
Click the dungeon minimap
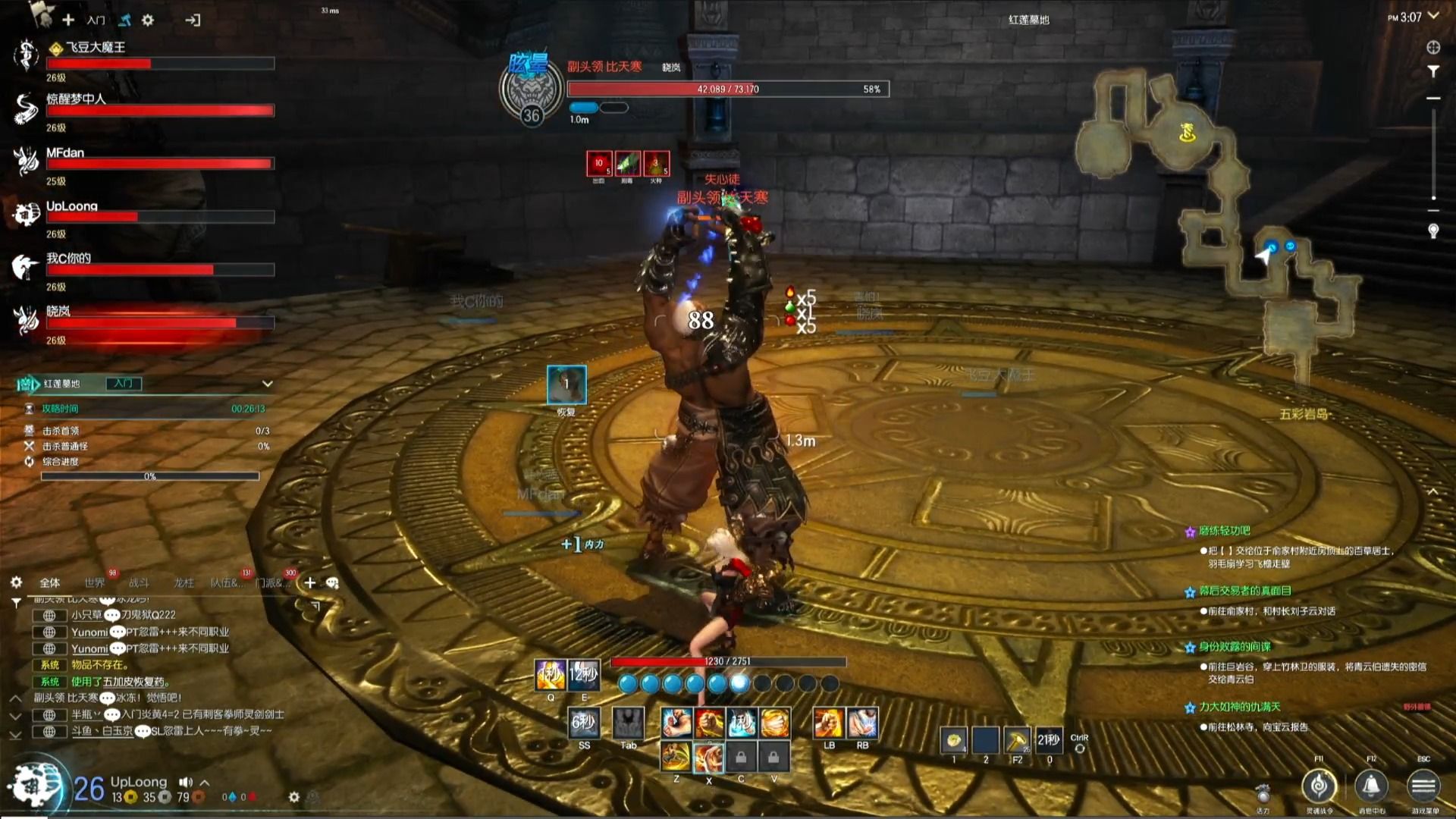[1213, 220]
